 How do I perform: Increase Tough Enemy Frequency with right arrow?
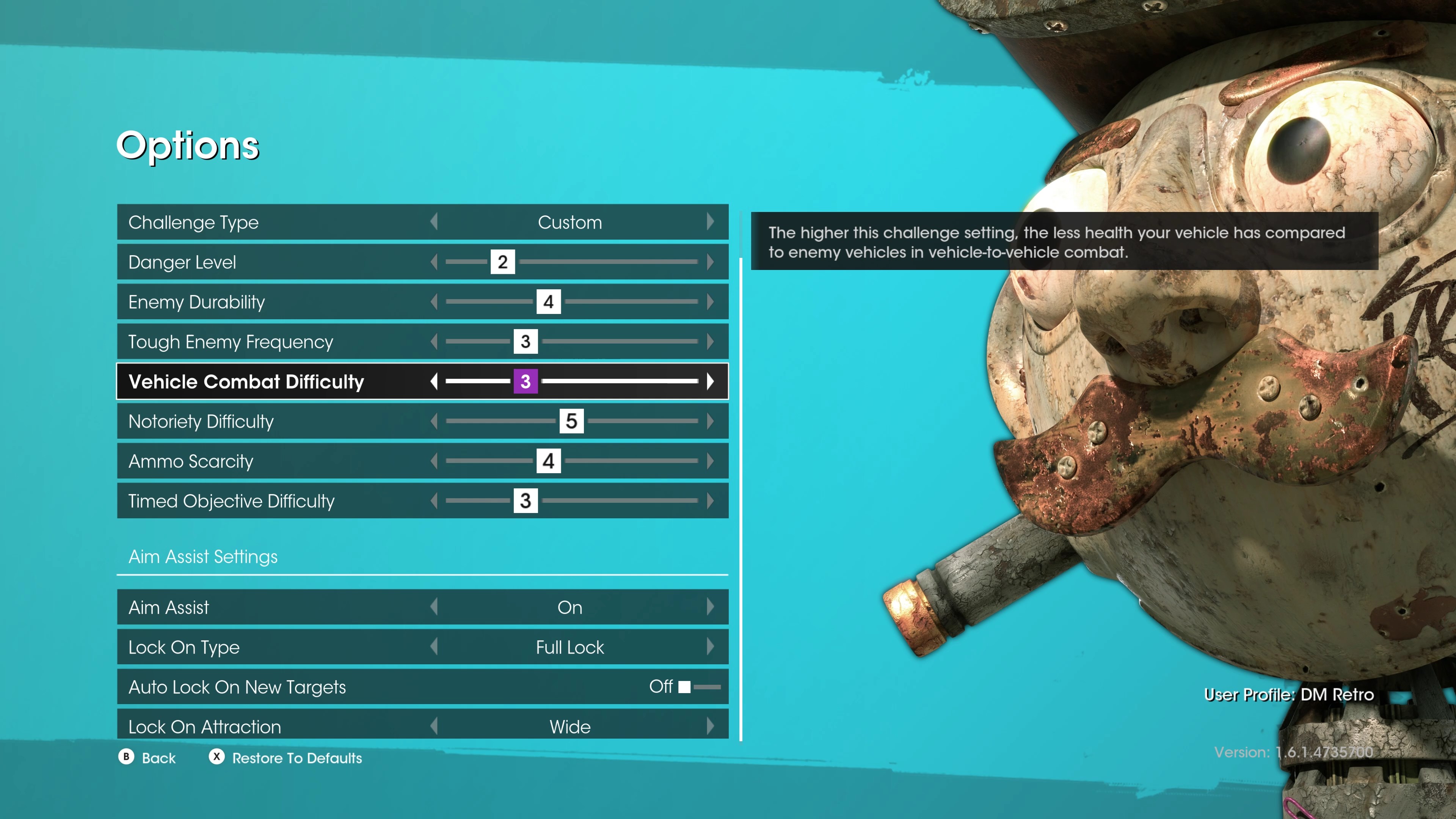click(710, 341)
